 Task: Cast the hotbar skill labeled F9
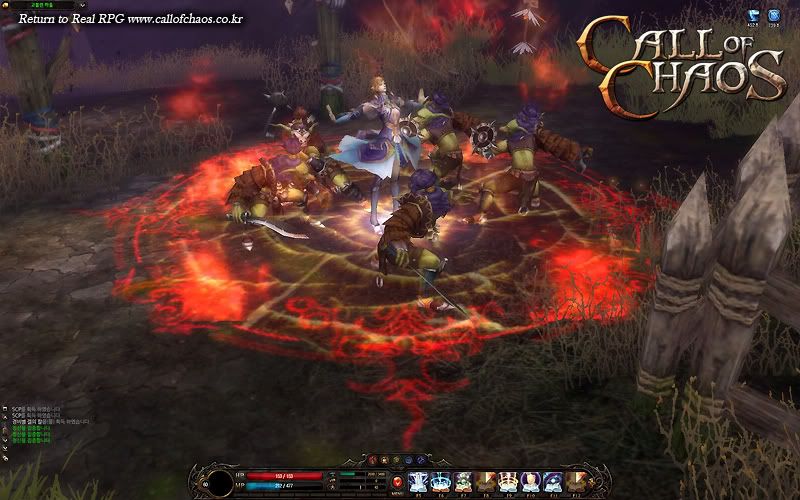pos(508,481)
